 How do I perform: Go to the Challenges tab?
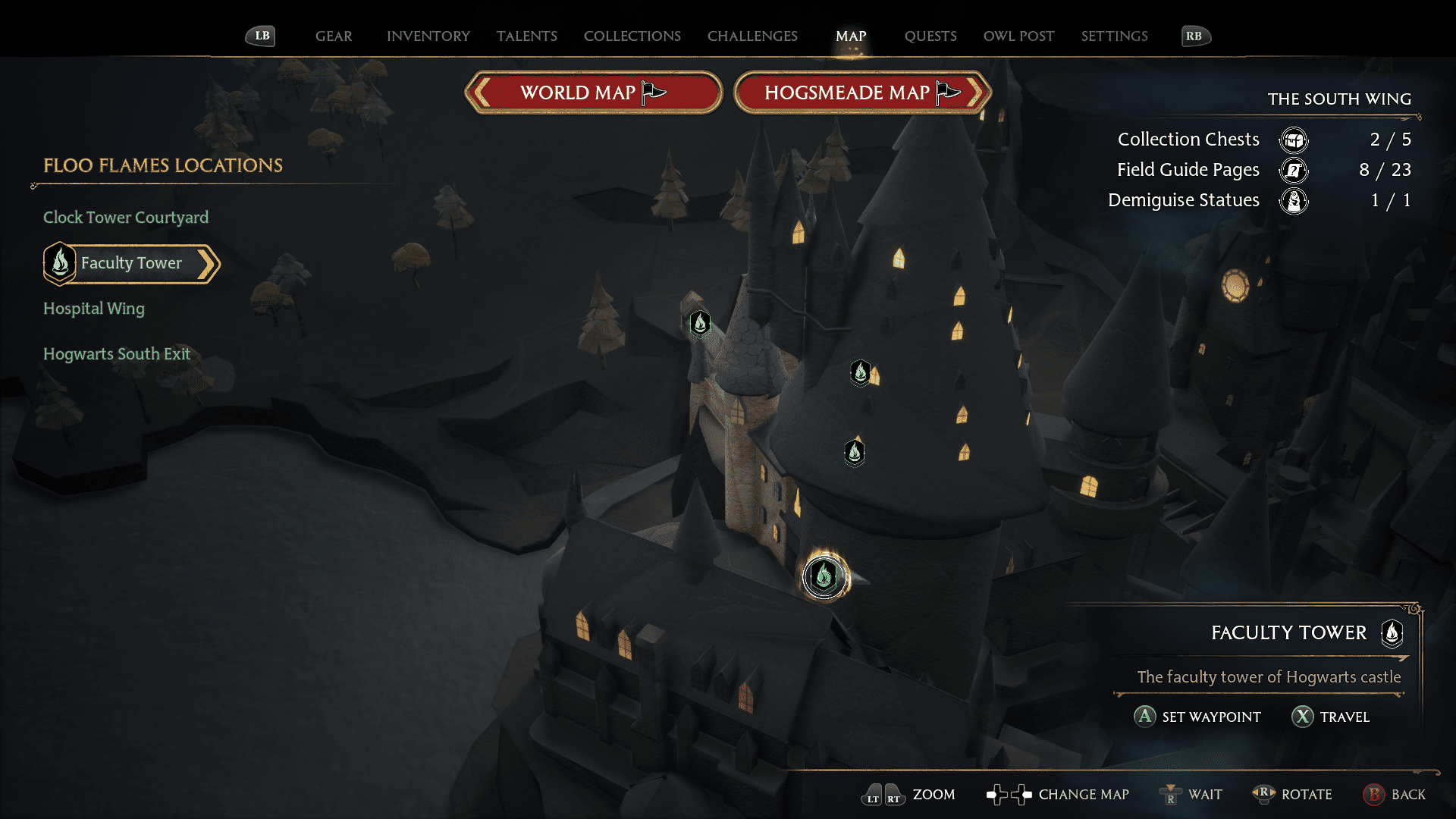tap(752, 36)
